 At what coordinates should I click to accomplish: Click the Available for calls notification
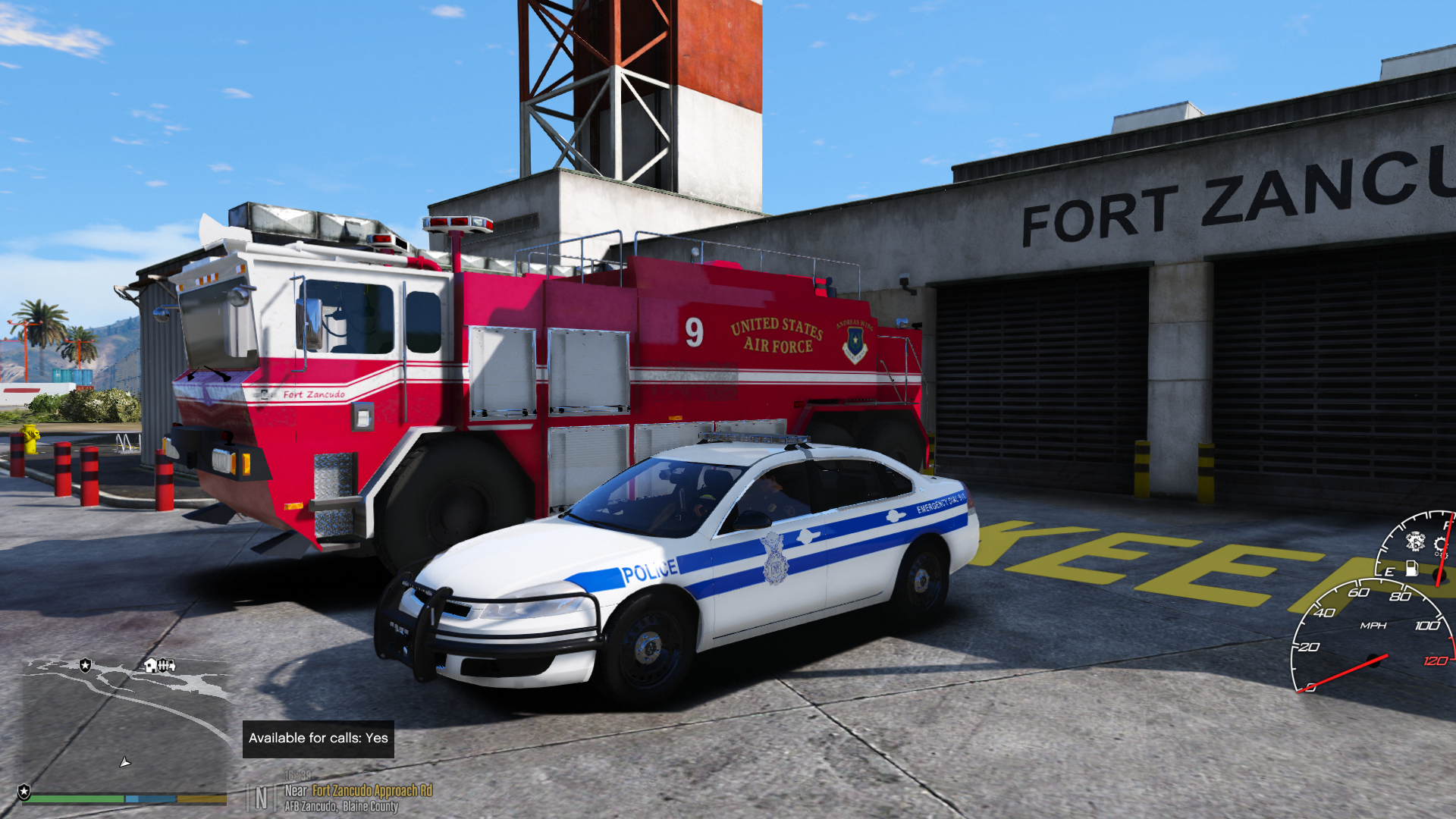(318, 739)
